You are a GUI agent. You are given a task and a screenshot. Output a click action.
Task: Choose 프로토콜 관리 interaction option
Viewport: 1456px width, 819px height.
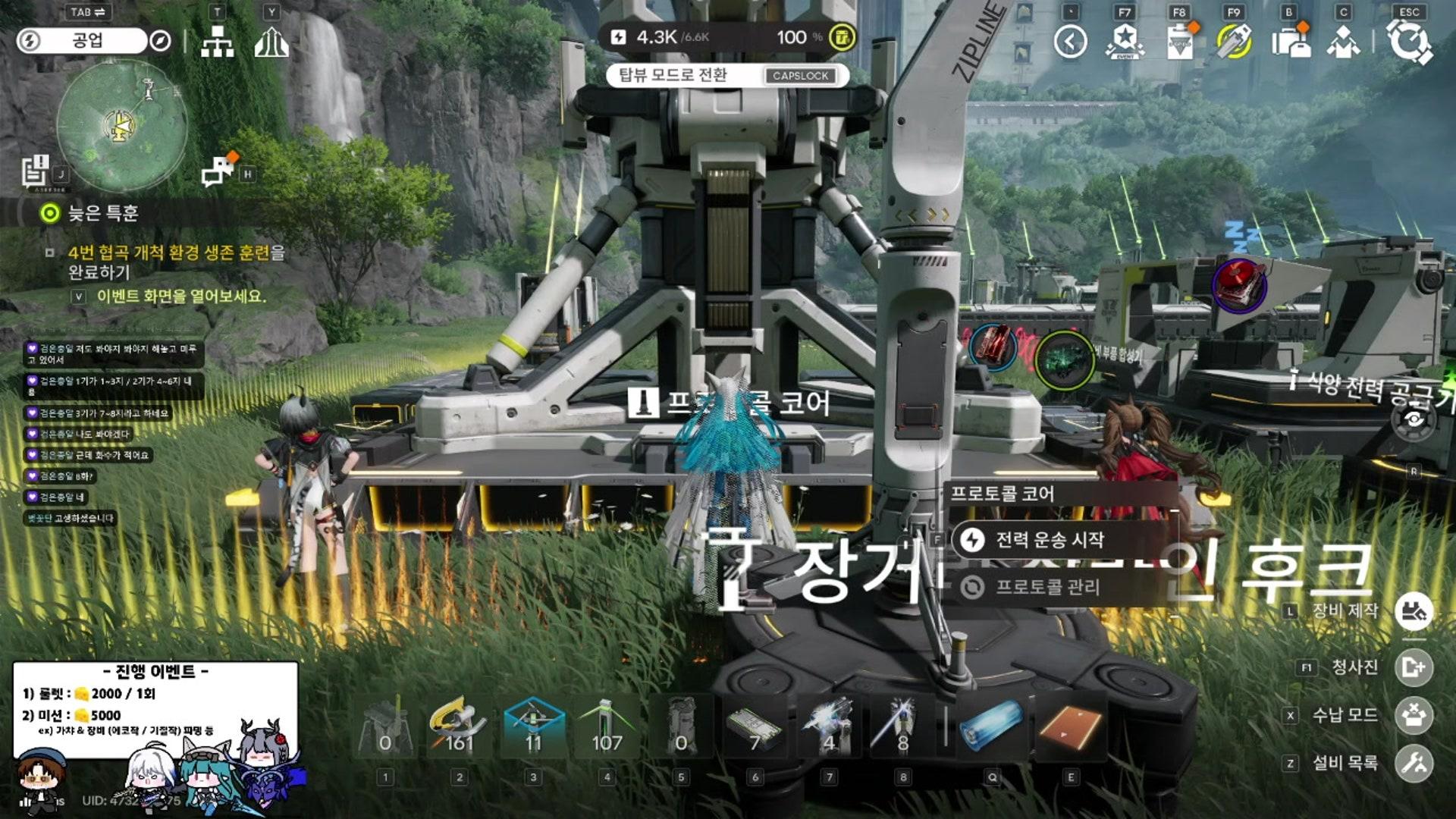pos(1046,587)
